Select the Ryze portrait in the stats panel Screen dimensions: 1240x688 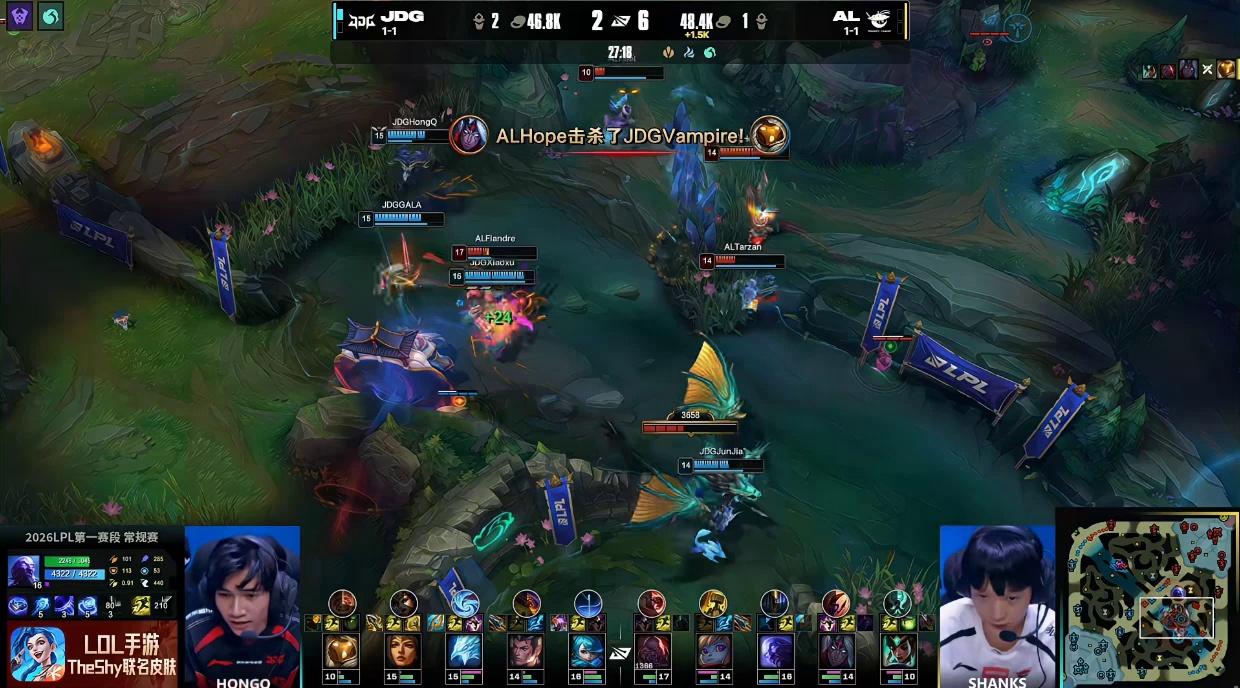pos(24,571)
